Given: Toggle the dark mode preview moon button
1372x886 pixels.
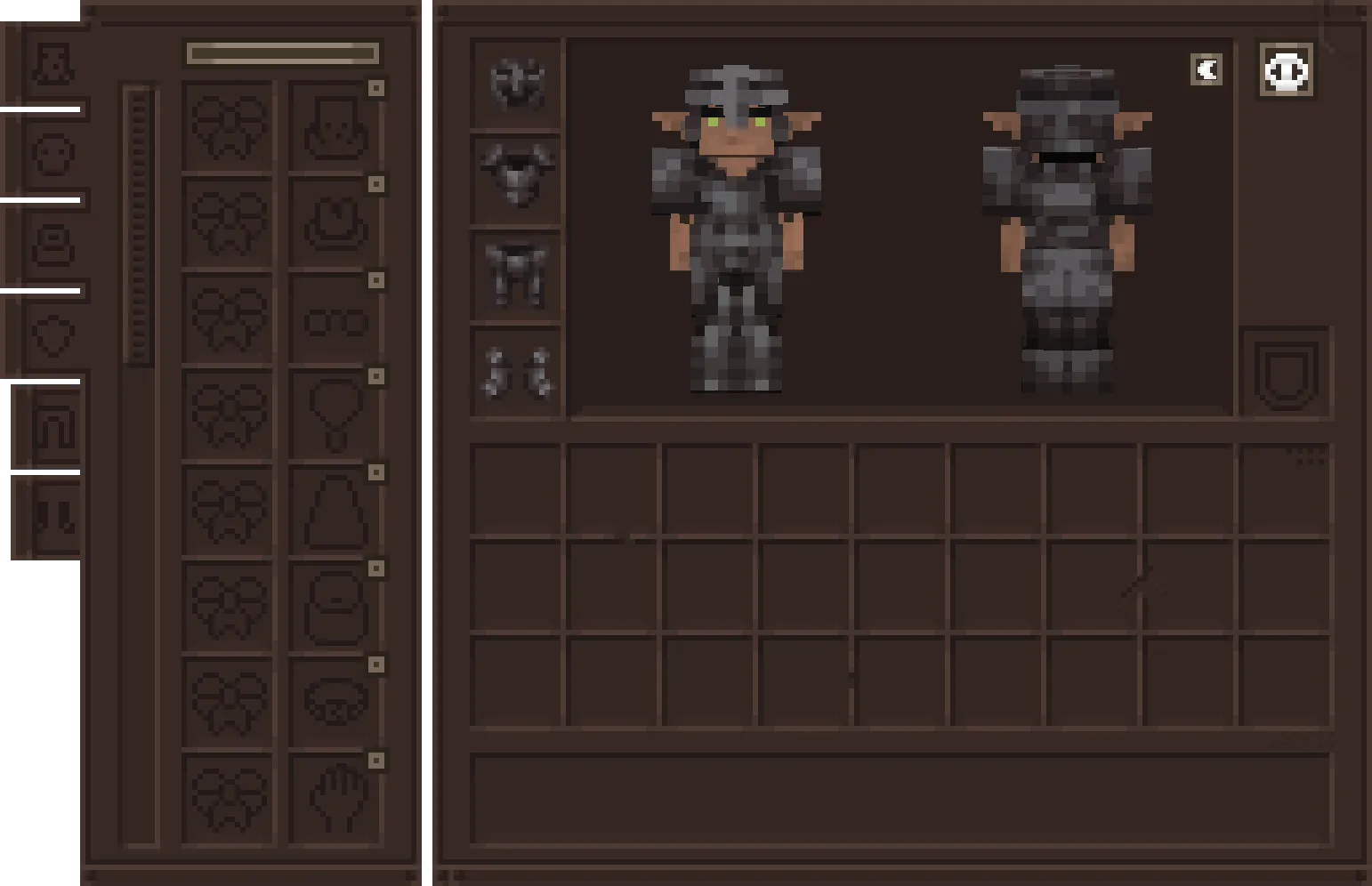Looking at the screenshot, I should click(1207, 69).
